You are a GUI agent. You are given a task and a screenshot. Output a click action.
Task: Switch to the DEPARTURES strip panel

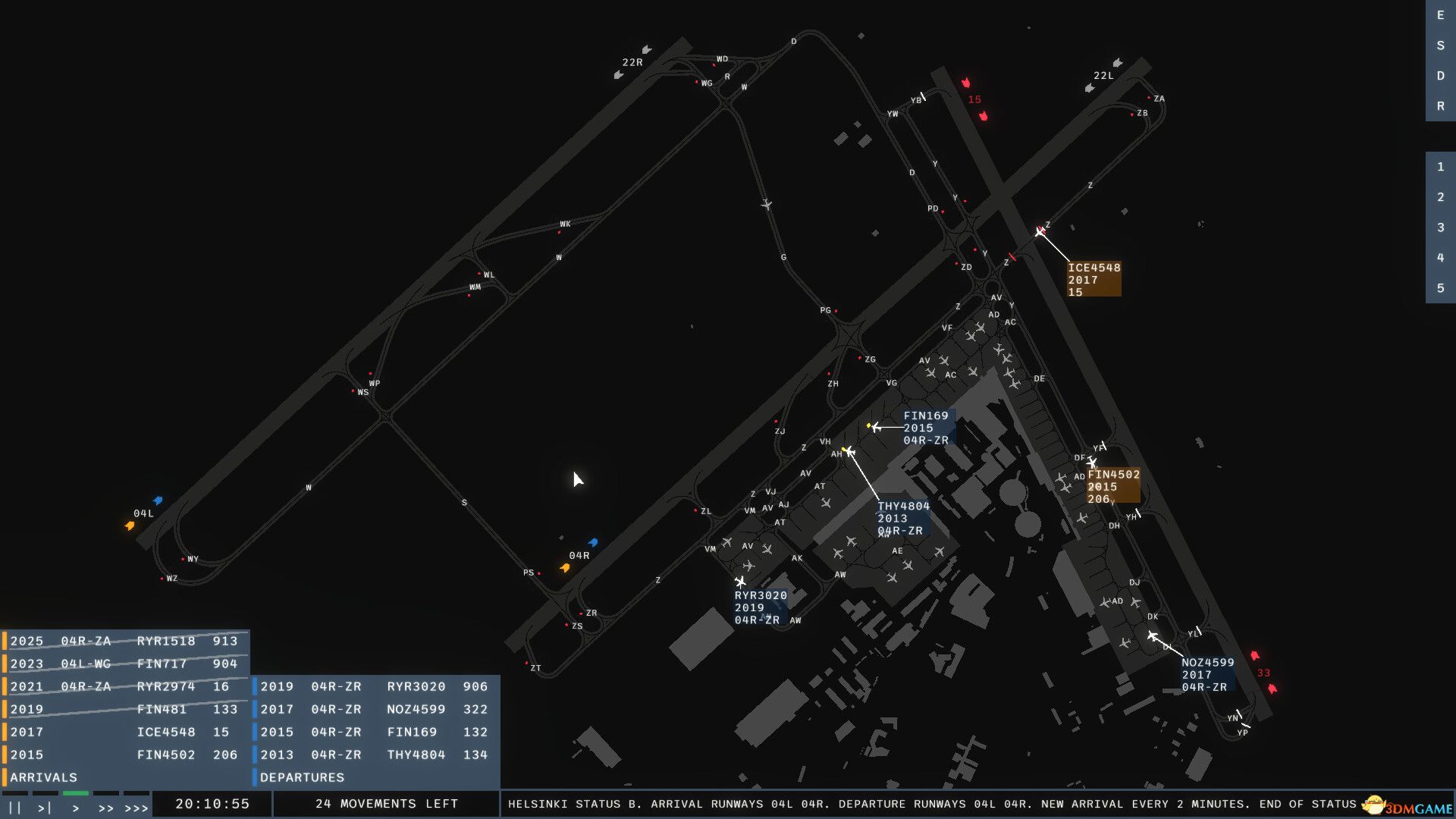[301, 777]
